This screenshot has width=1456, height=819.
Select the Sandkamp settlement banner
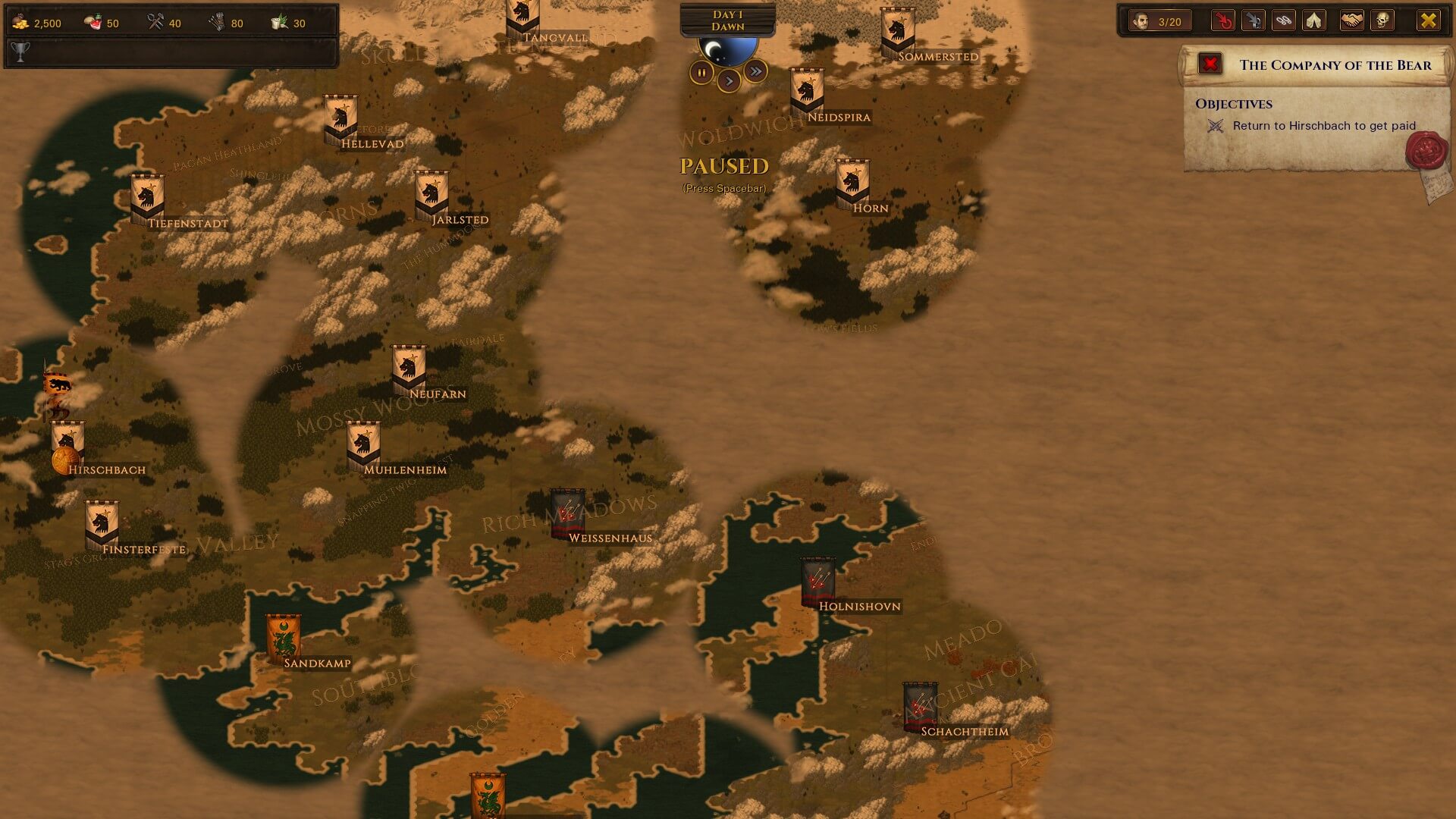point(283,638)
